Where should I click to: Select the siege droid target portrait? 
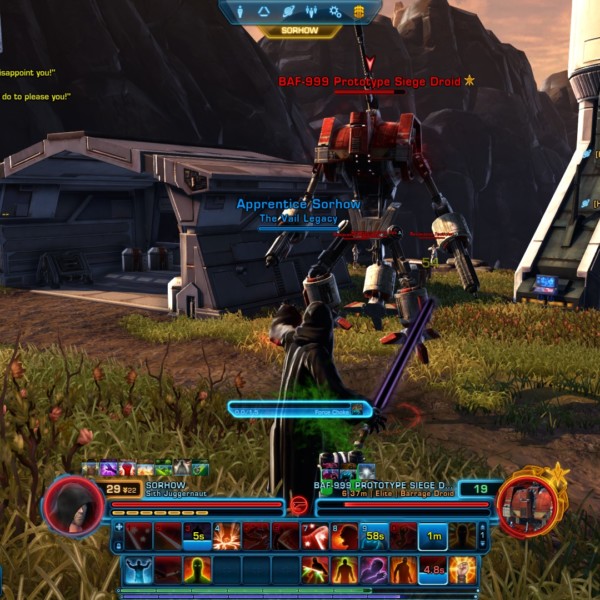pos(525,504)
